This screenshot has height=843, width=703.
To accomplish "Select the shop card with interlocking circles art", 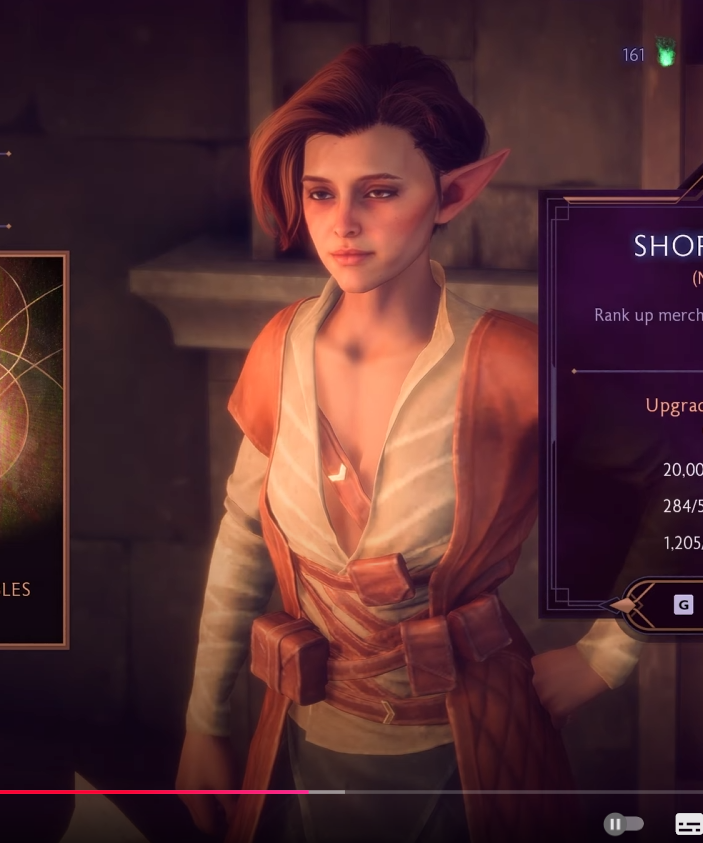I will pos(30,450).
